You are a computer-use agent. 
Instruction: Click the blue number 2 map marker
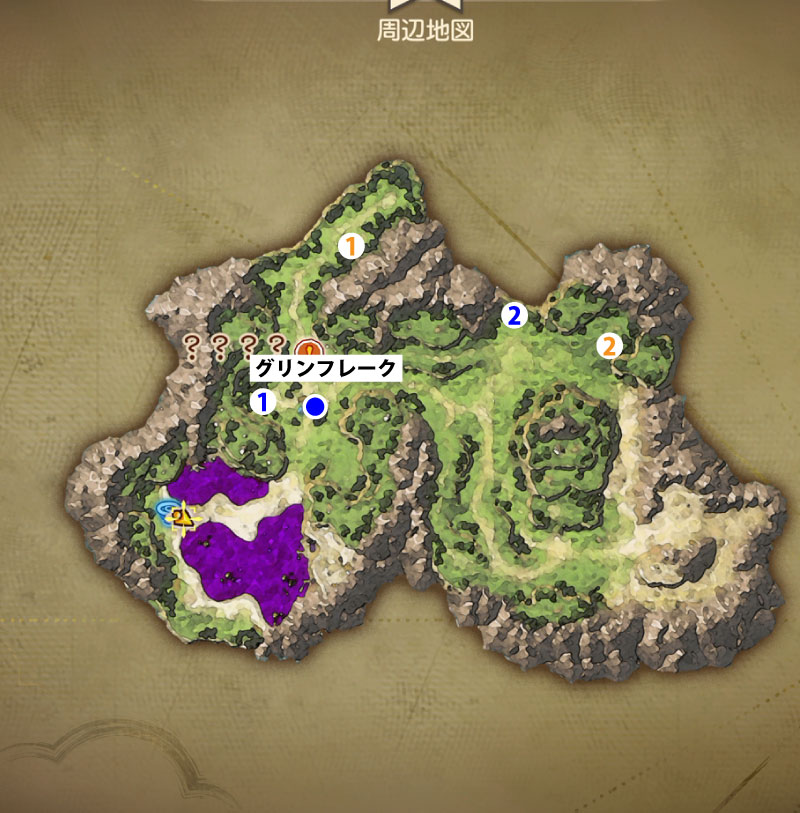514,316
